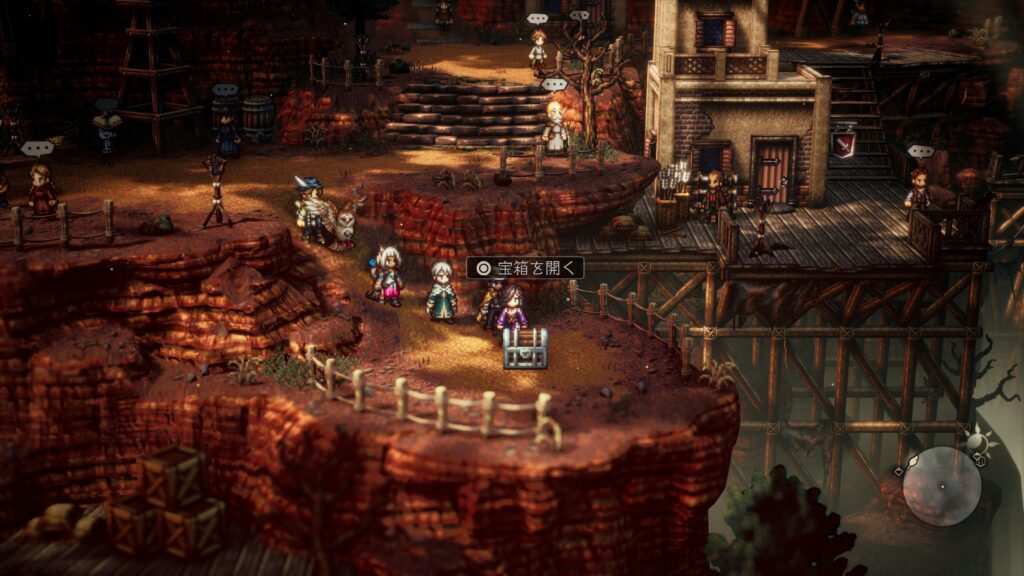Viewport: 1024px width, 576px height.
Task: Toggle the sun day-night icon
Action: [976, 439]
